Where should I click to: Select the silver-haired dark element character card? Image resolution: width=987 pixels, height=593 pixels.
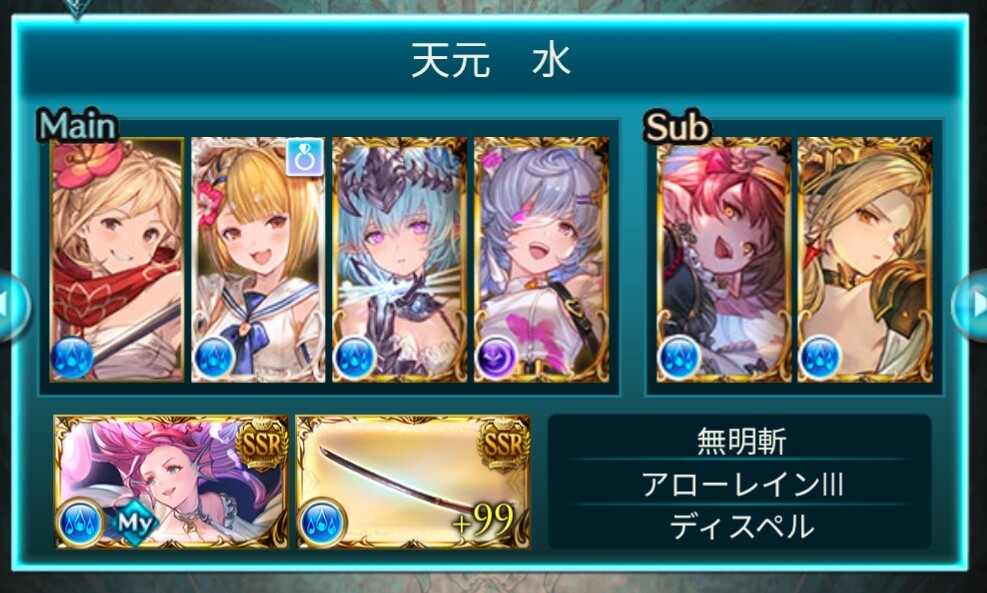(540, 260)
